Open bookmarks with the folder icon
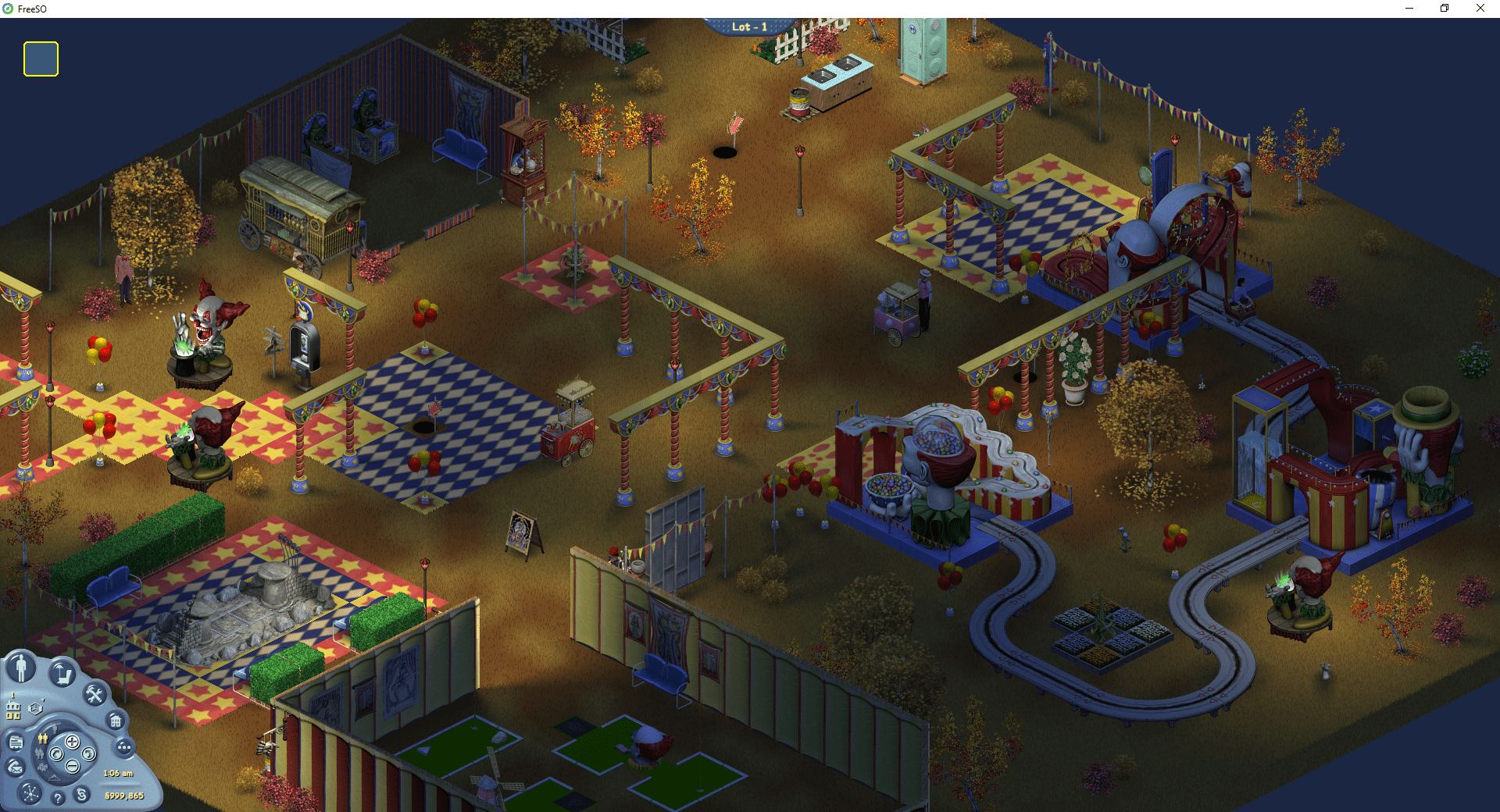1500x812 pixels. pos(16,742)
